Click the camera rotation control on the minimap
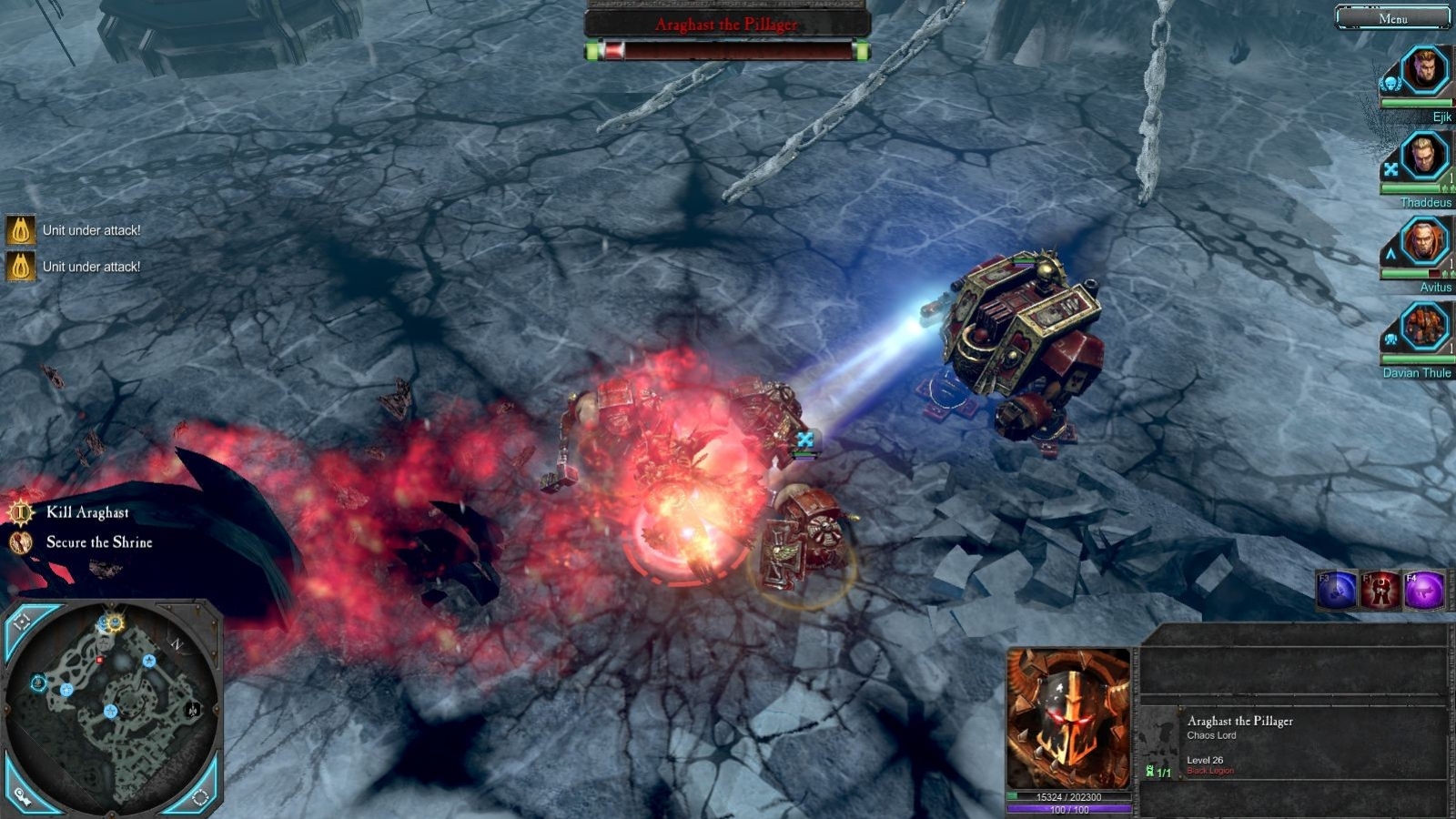The image size is (1456, 819). click(202, 797)
